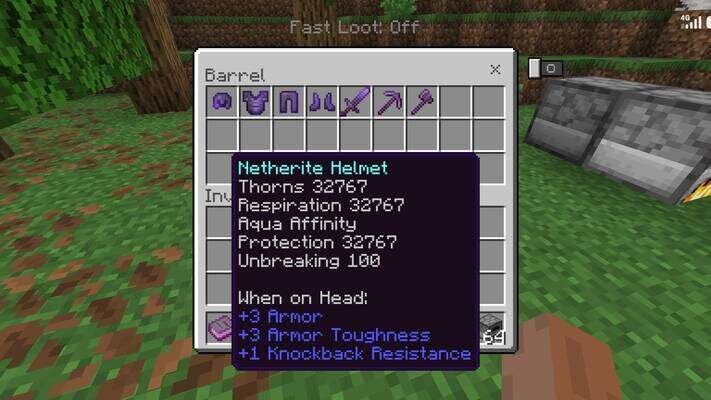711x400 pixels.
Task: Select the Netherite Sword slot
Action: tap(356, 101)
